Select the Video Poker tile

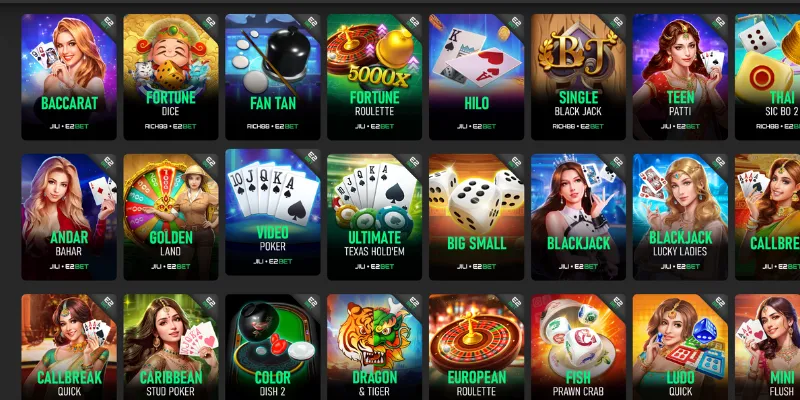[272, 213]
